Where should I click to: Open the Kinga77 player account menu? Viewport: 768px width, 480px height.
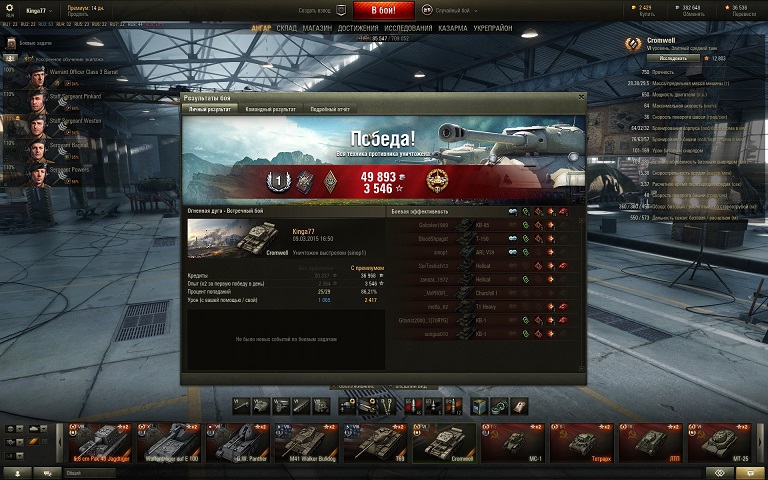[x=38, y=9]
